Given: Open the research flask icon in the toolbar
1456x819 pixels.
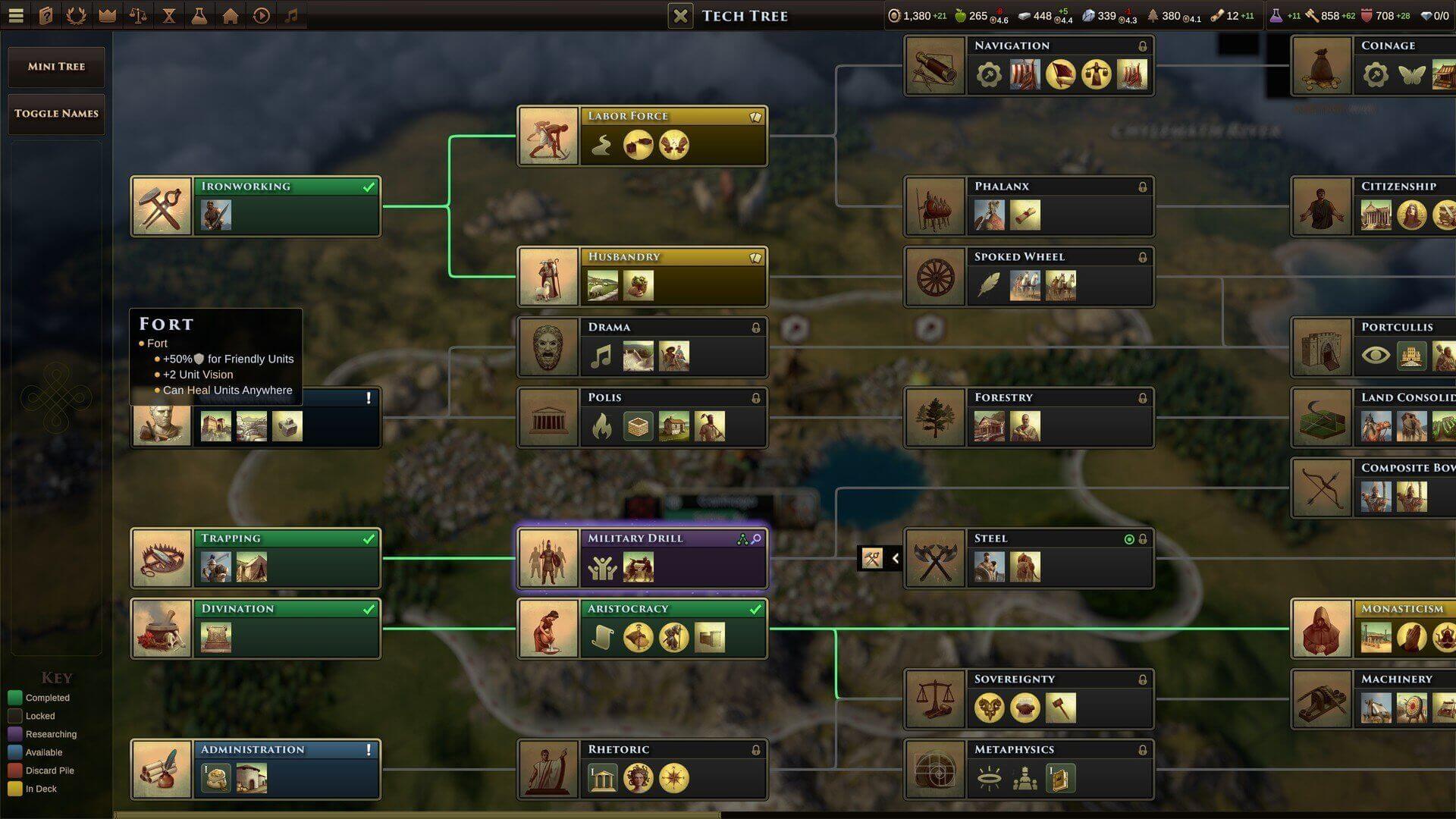Looking at the screenshot, I should 199,14.
